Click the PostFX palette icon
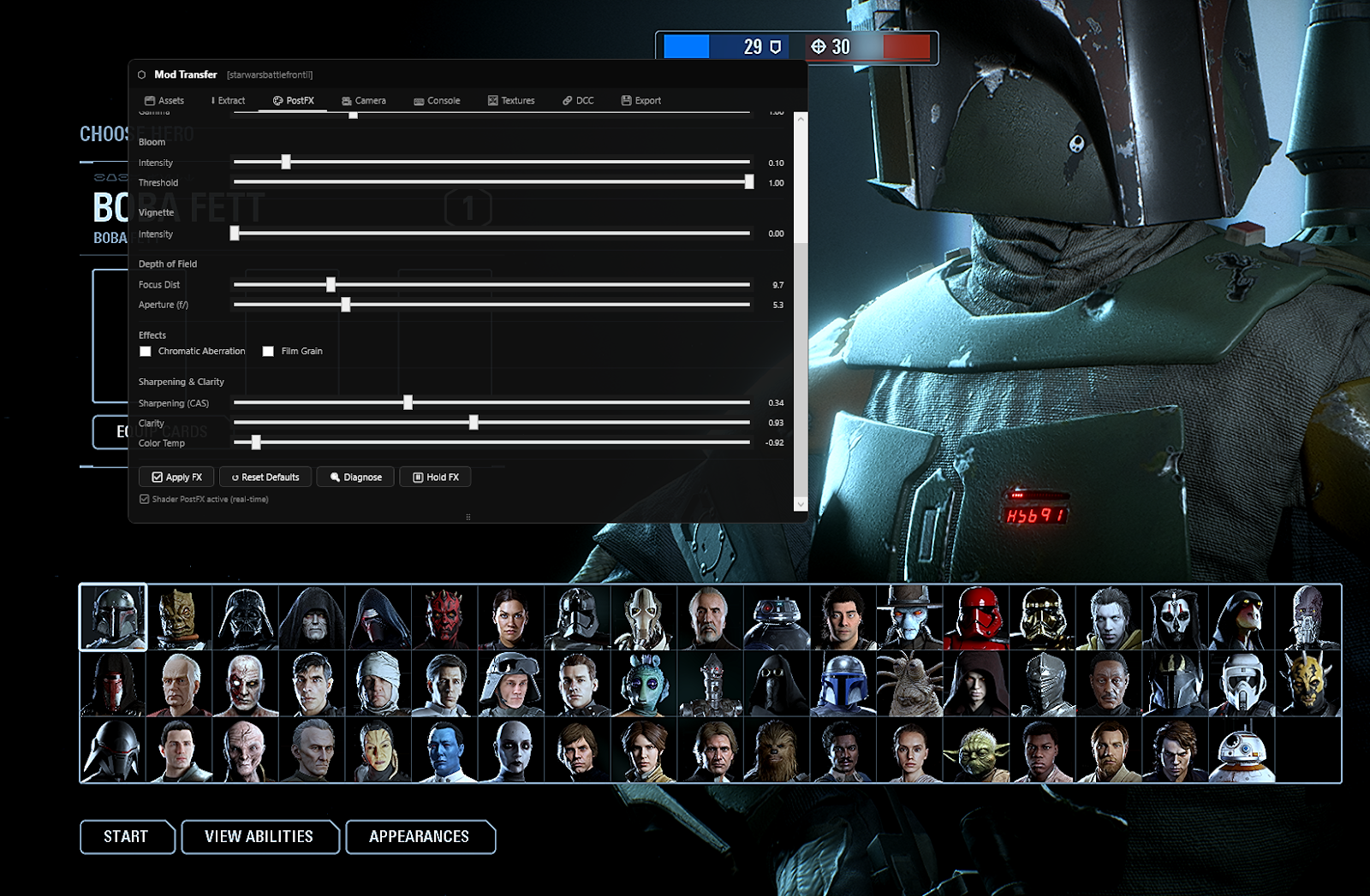Viewport: 1370px width, 896px height. (x=277, y=100)
